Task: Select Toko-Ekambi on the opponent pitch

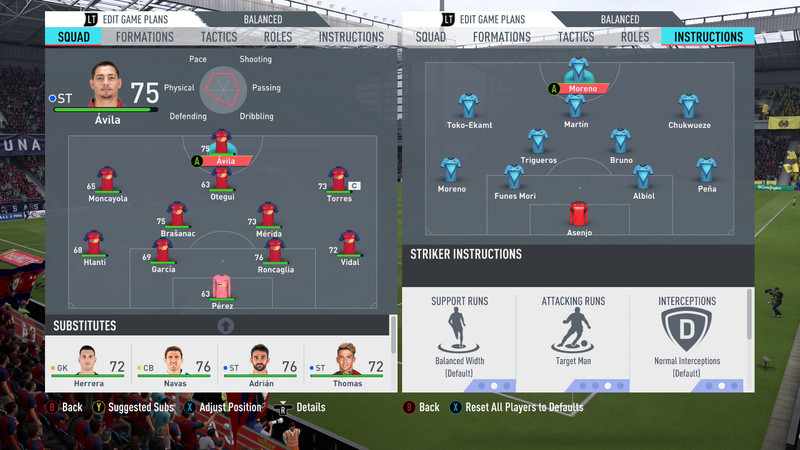Action: [469, 107]
